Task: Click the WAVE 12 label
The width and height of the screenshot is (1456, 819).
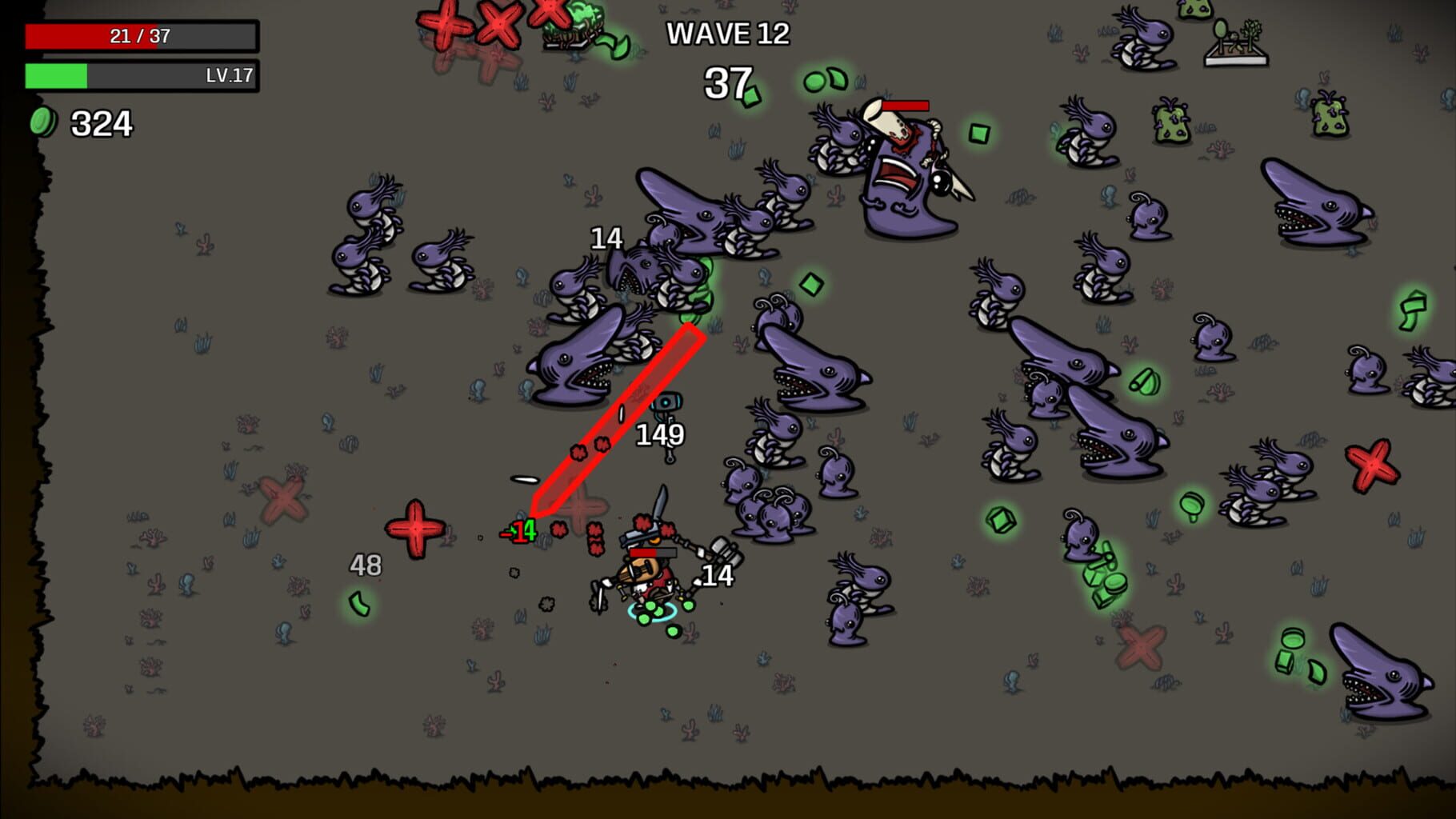Action: point(729,34)
